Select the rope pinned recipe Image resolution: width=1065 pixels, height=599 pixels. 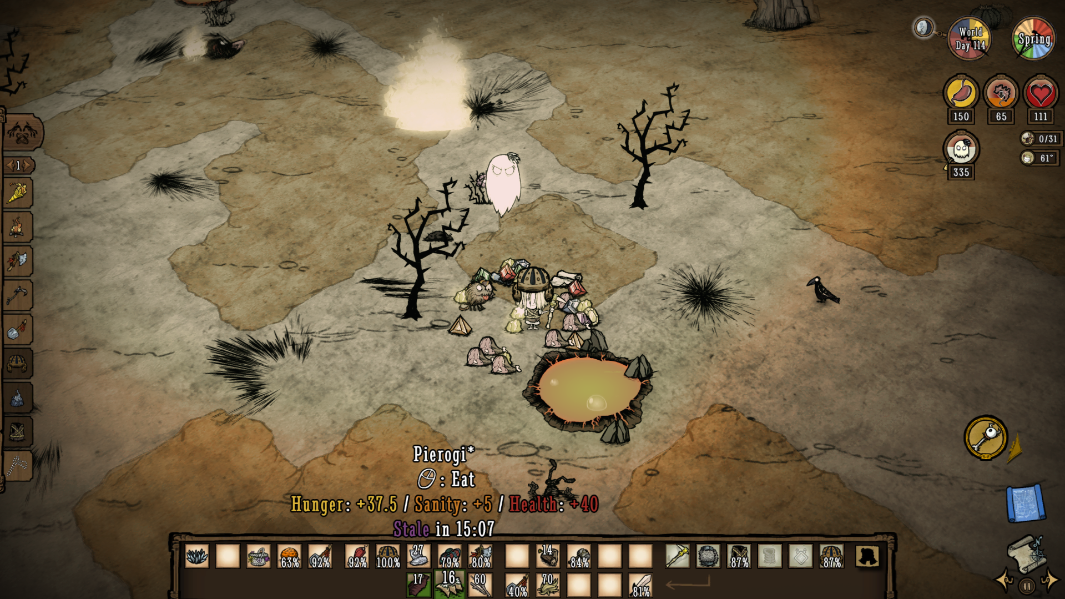pos(18,465)
